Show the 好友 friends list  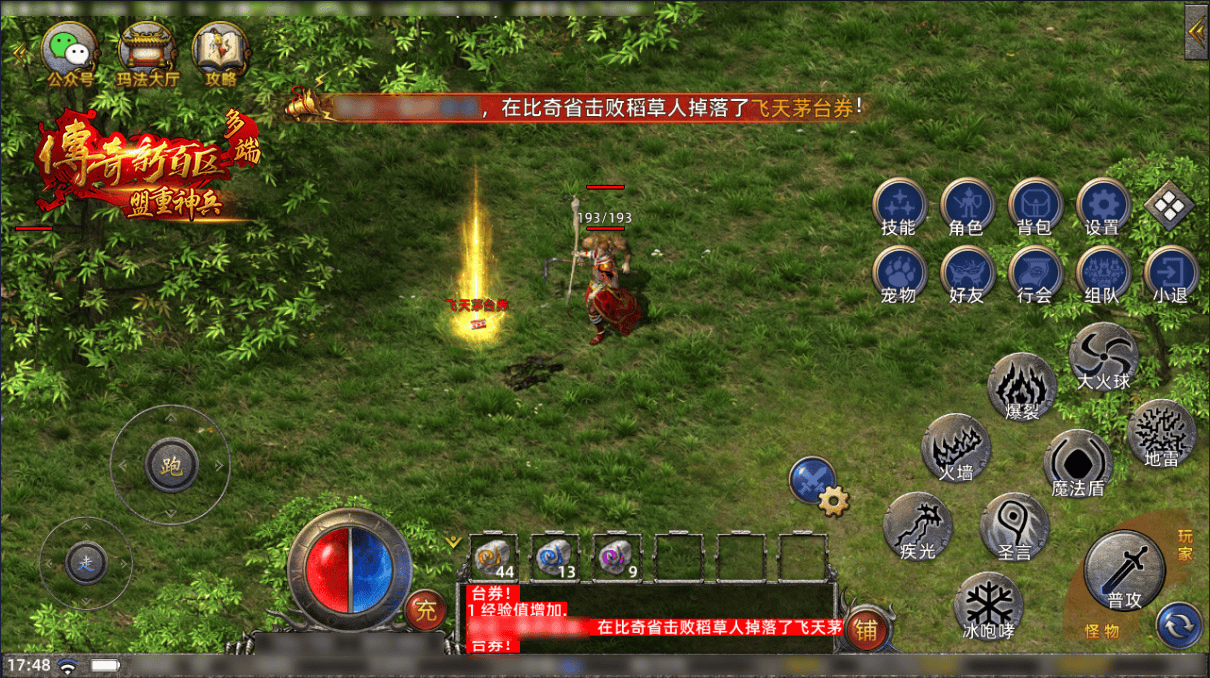point(966,273)
